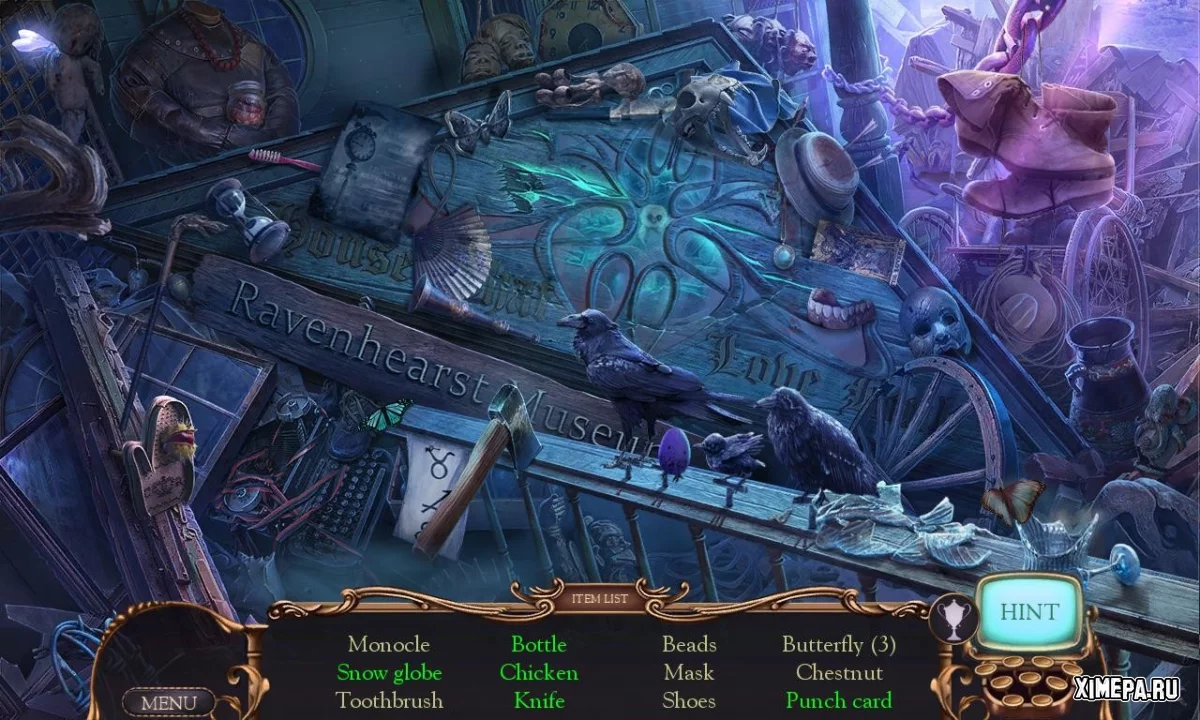Select the Punch card list entry
1200x720 pixels.
pyautogui.click(x=838, y=700)
